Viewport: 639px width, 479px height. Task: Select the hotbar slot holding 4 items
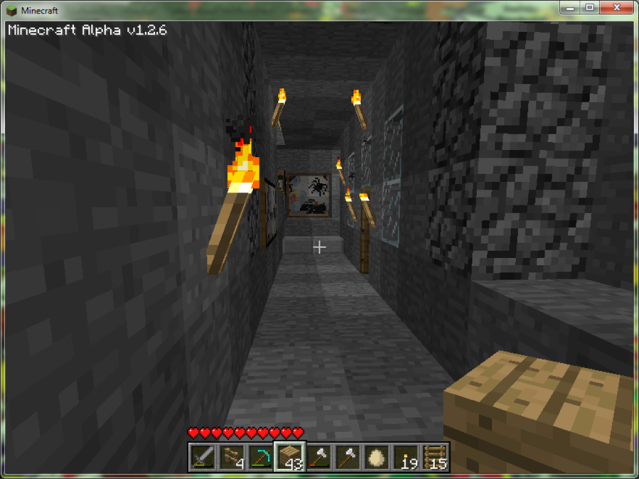click(x=233, y=457)
